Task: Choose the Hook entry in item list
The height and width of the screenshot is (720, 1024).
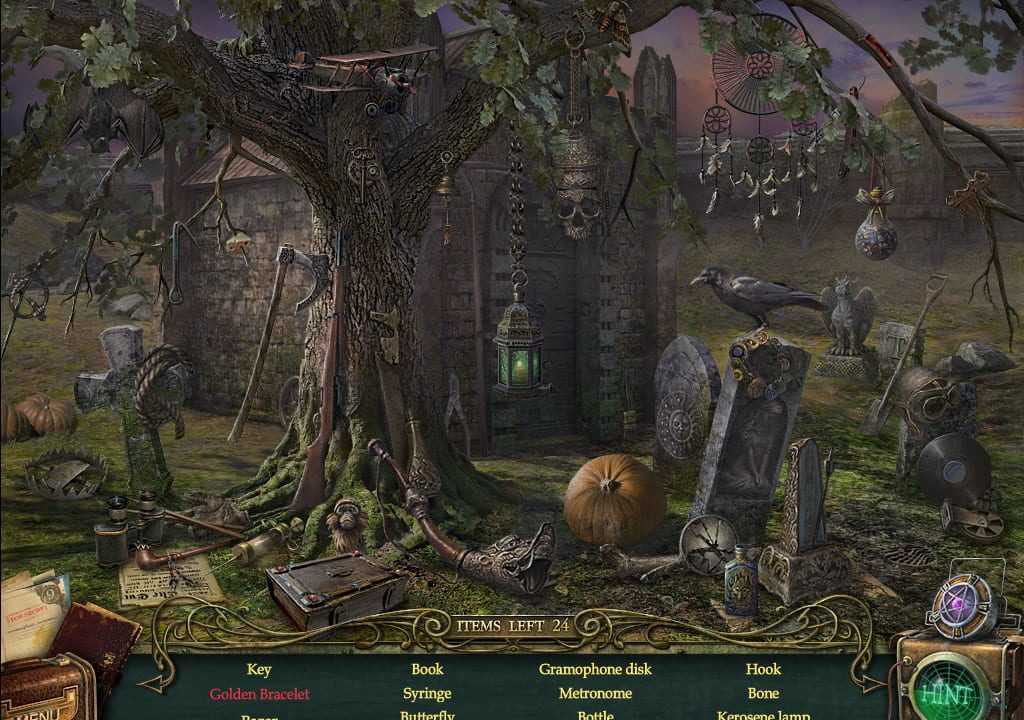Action: [763, 669]
